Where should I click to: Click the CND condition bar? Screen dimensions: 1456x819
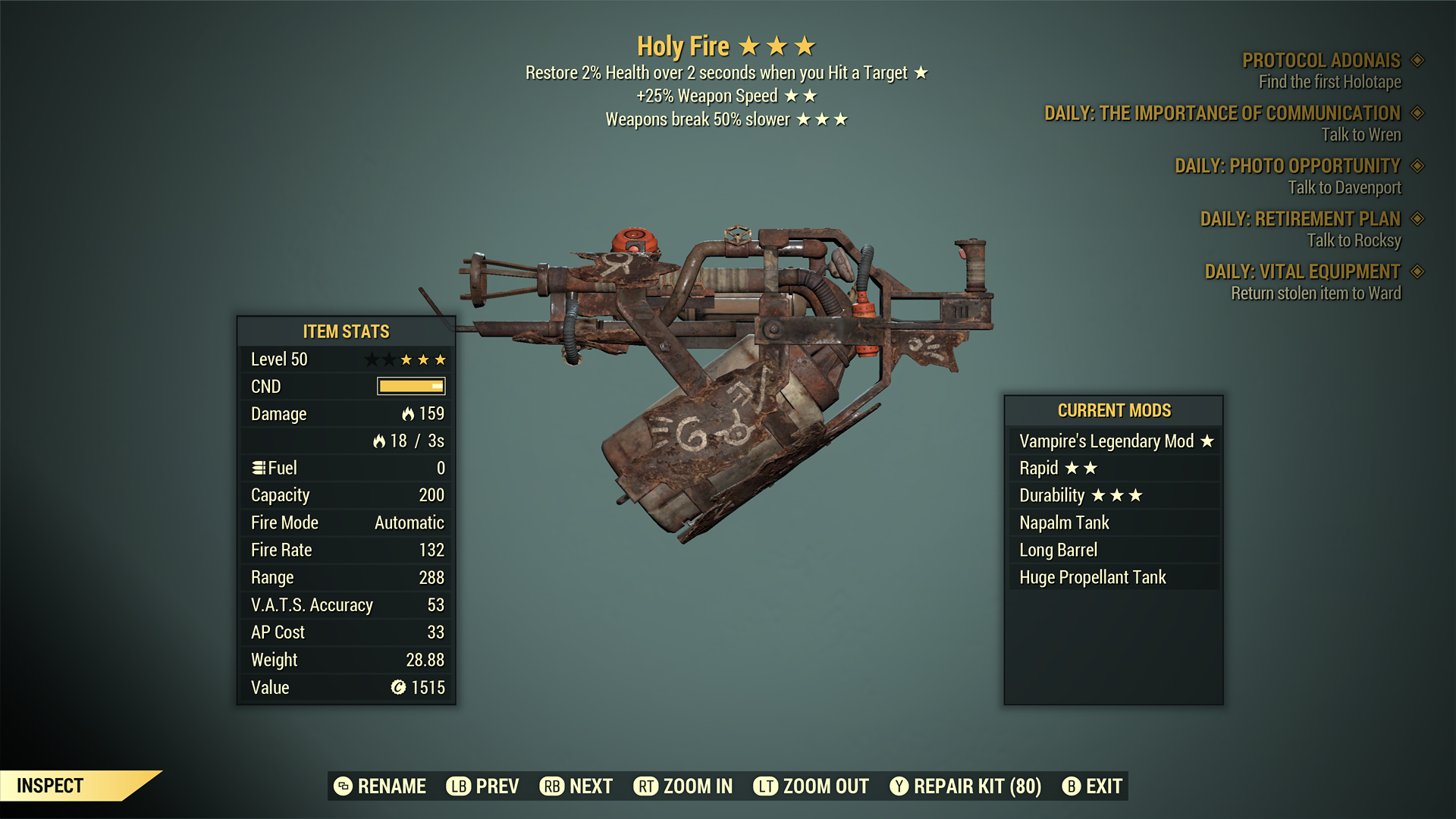(410, 386)
